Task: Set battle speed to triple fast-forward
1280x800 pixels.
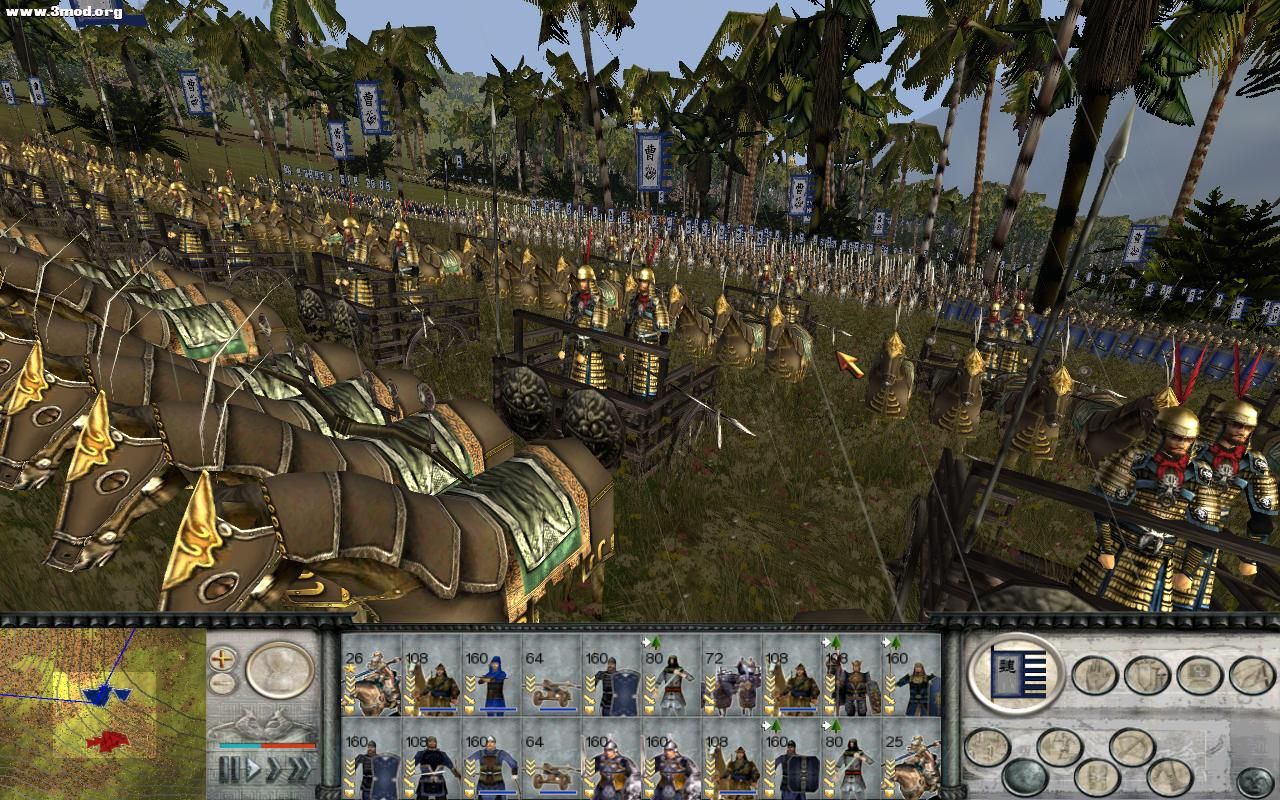Action: point(299,769)
